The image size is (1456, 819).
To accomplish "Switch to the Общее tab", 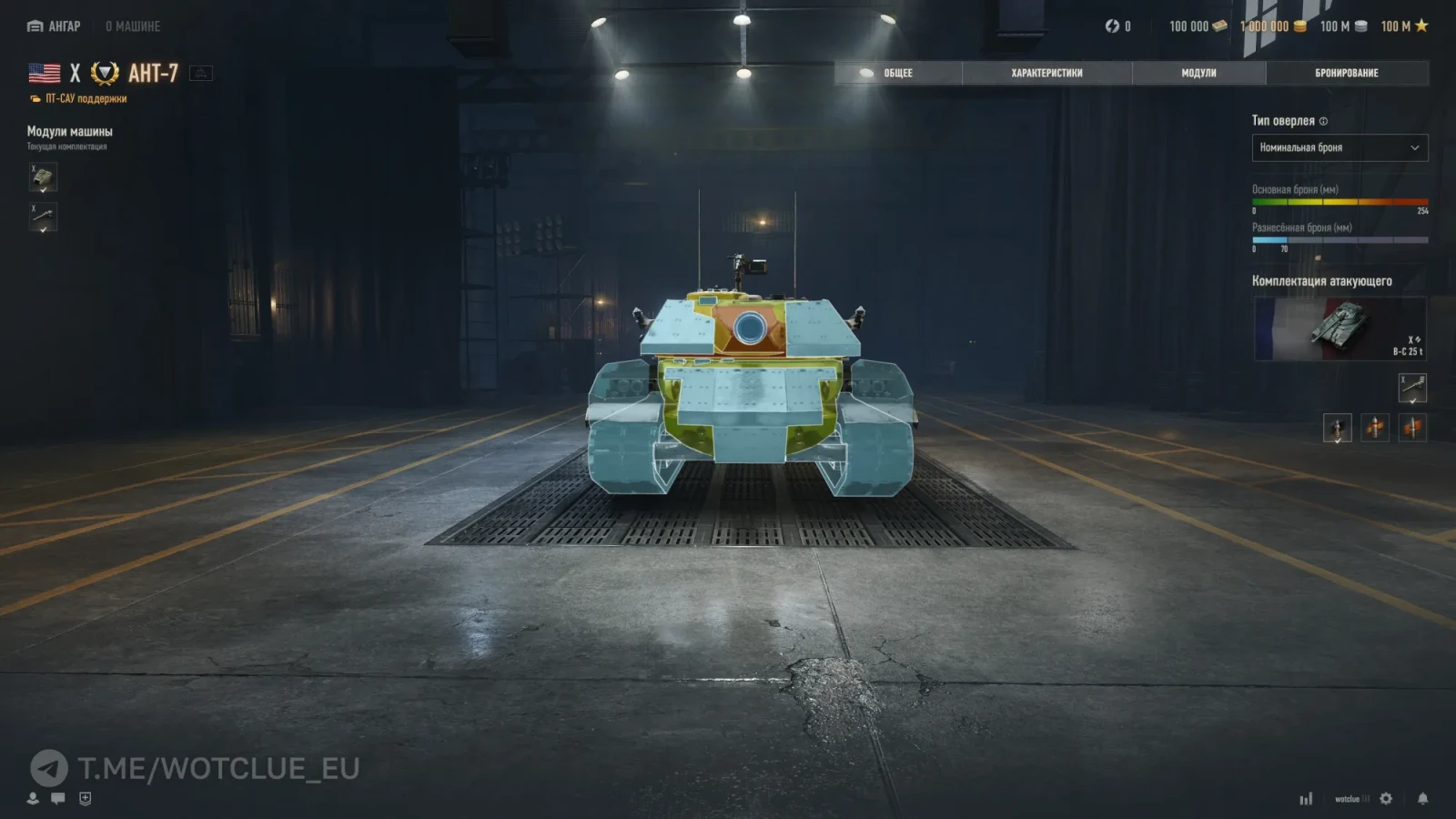I will [x=897, y=73].
